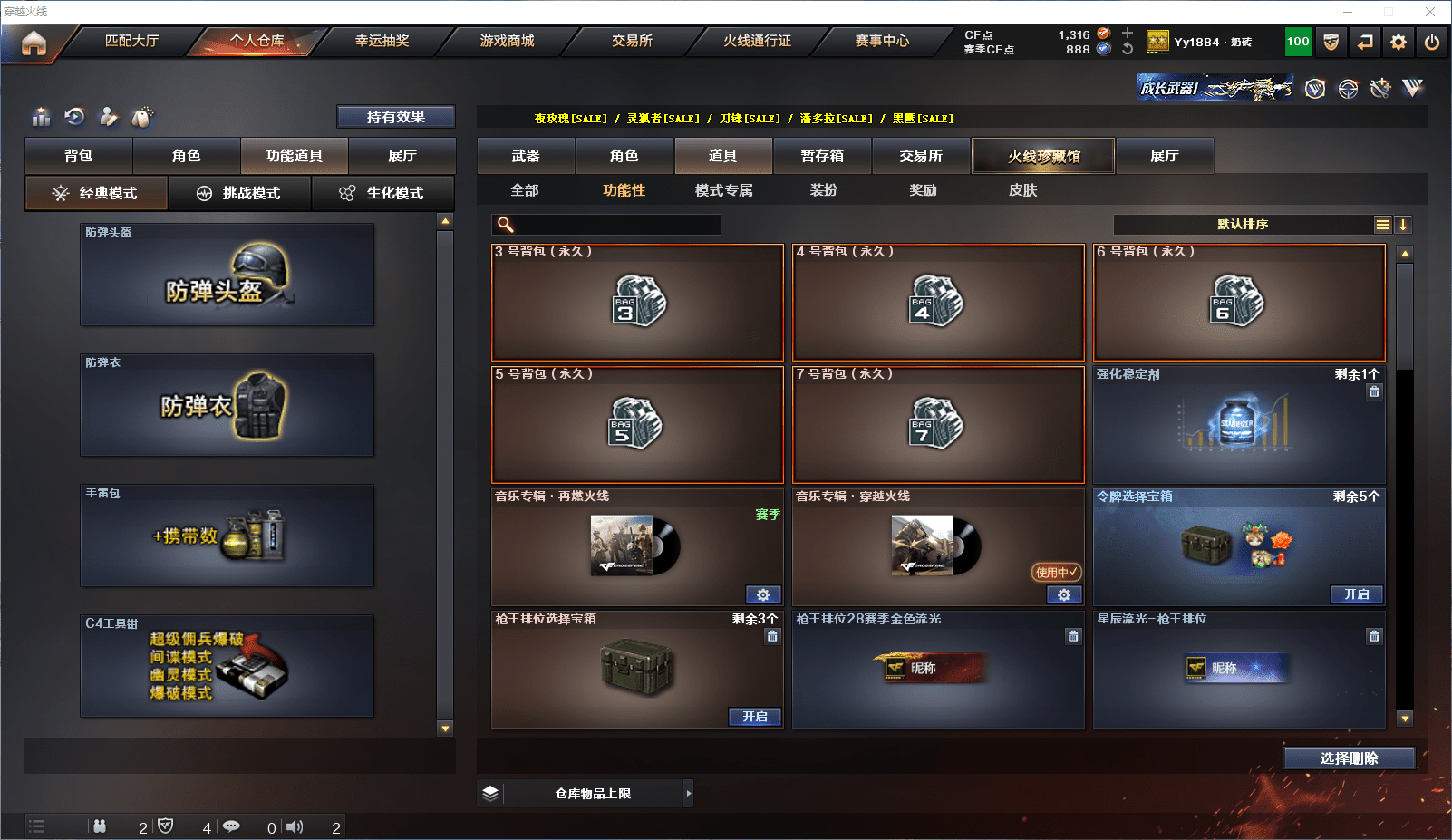
Task: Open the 匹配大厅 lobby menu
Action: click(132, 41)
